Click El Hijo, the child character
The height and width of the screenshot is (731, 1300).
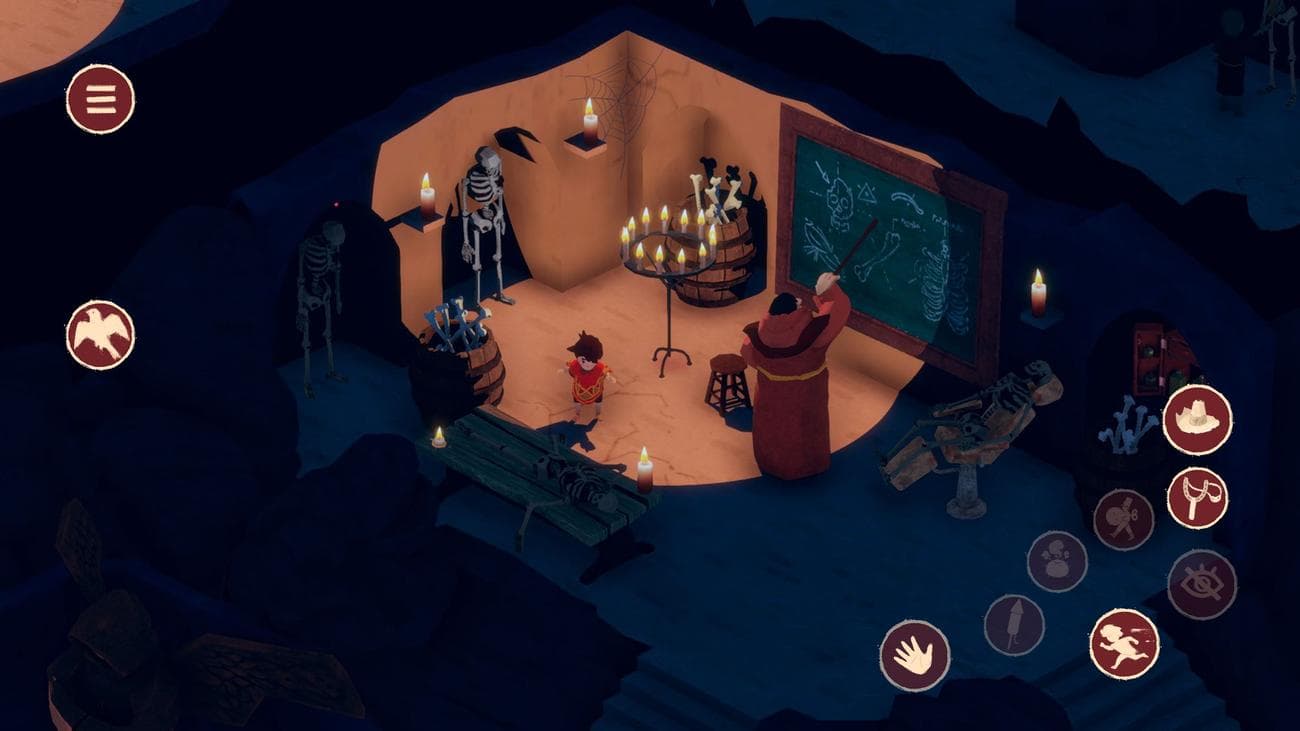pyautogui.click(x=588, y=380)
